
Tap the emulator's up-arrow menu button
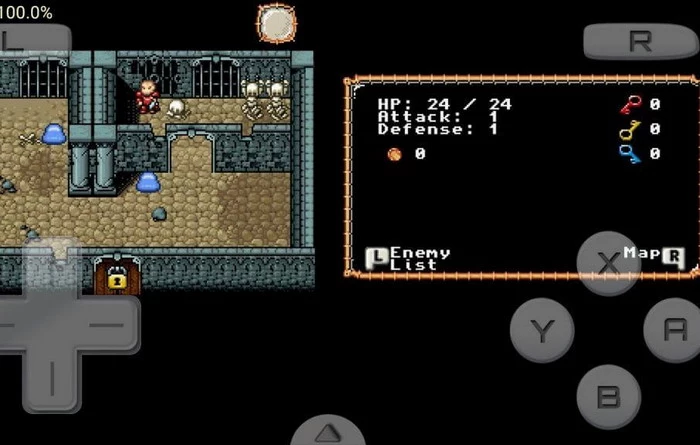tap(327, 433)
